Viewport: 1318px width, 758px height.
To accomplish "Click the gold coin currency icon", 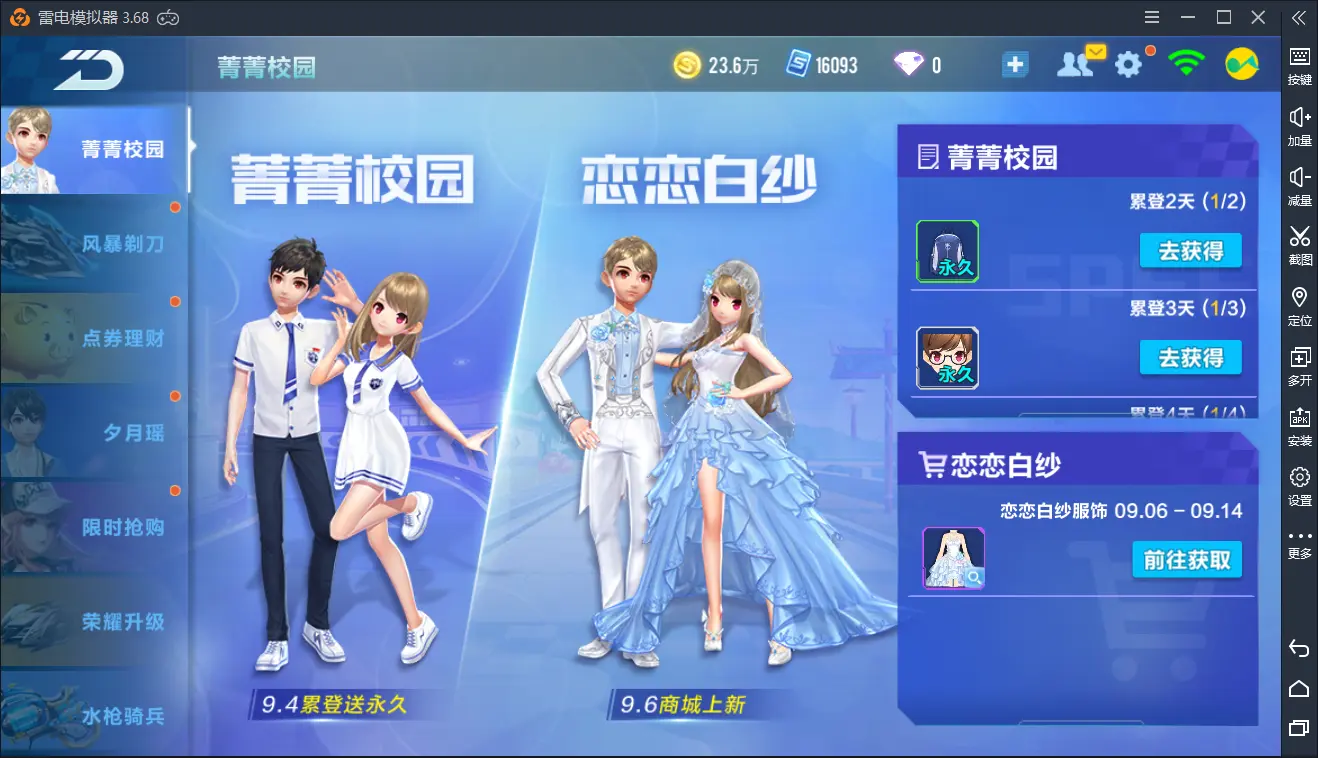I will (688, 63).
